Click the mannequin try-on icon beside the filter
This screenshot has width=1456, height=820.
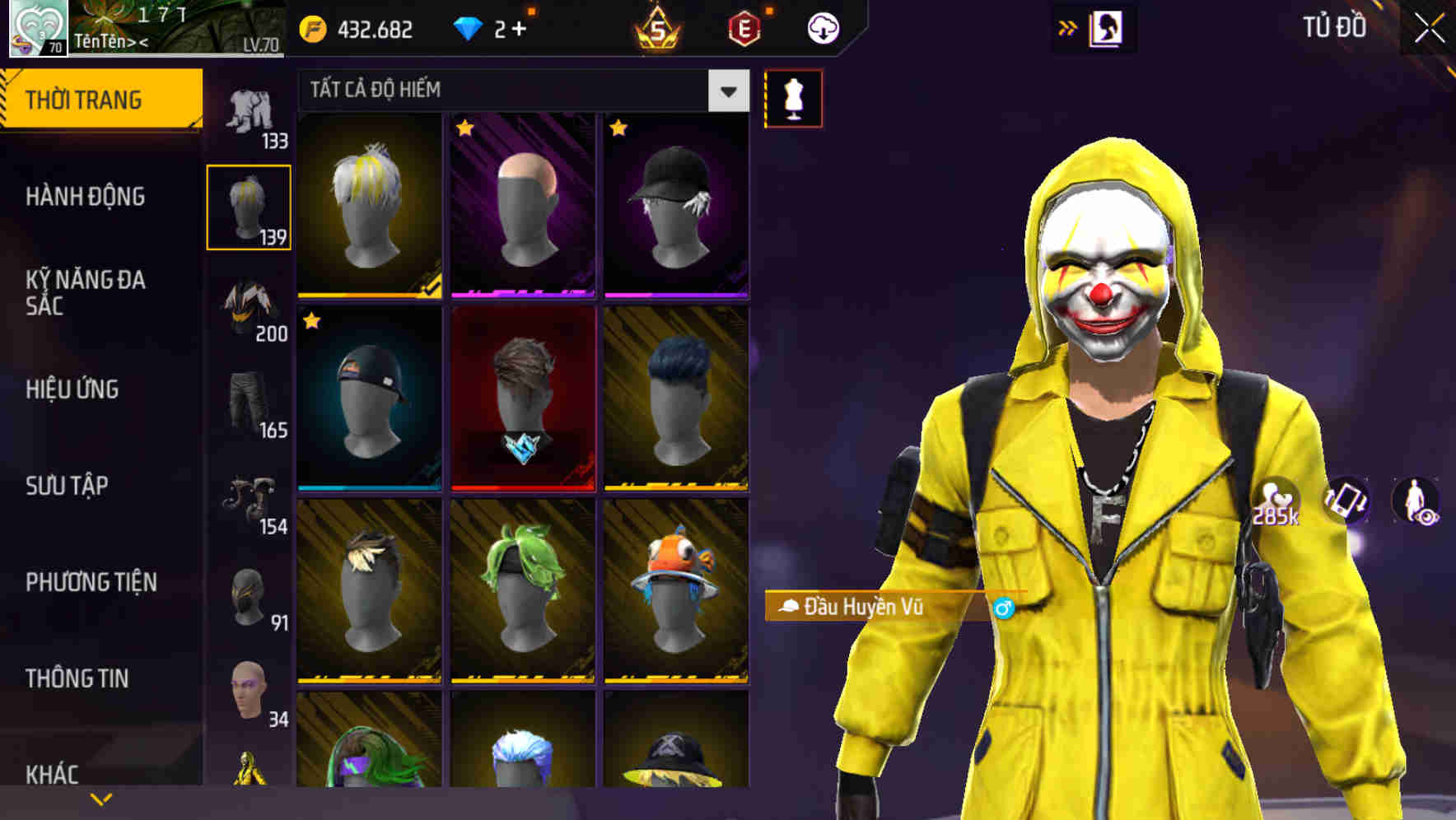pyautogui.click(x=793, y=97)
